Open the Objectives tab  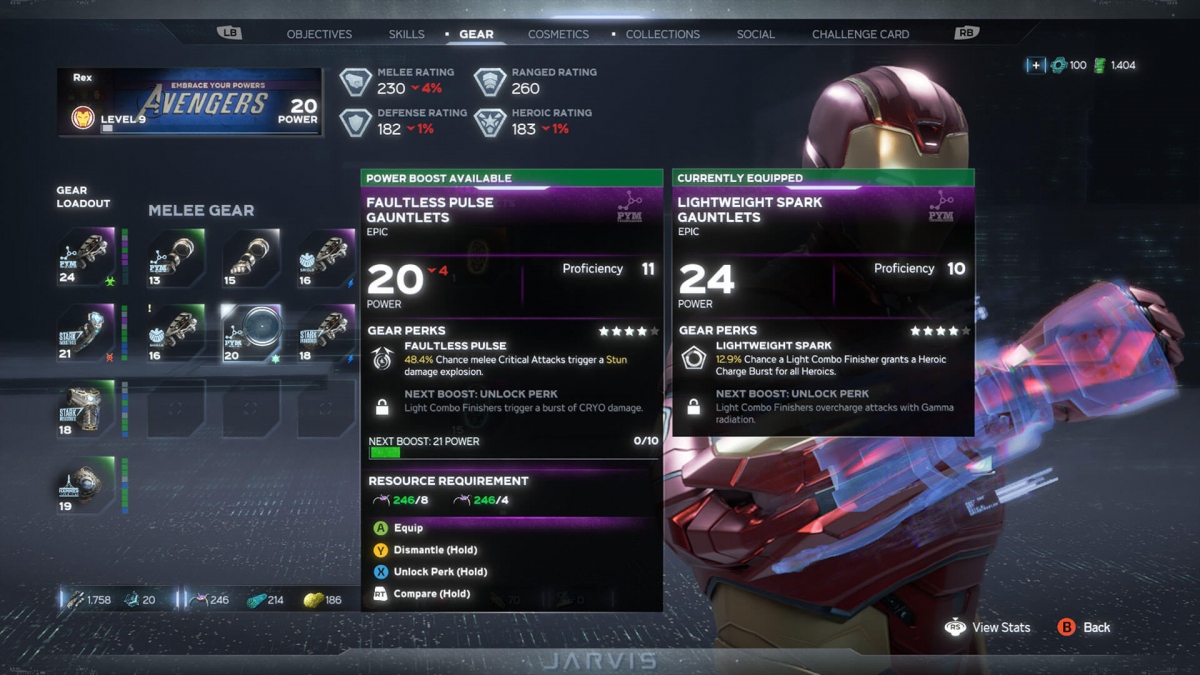click(x=319, y=34)
